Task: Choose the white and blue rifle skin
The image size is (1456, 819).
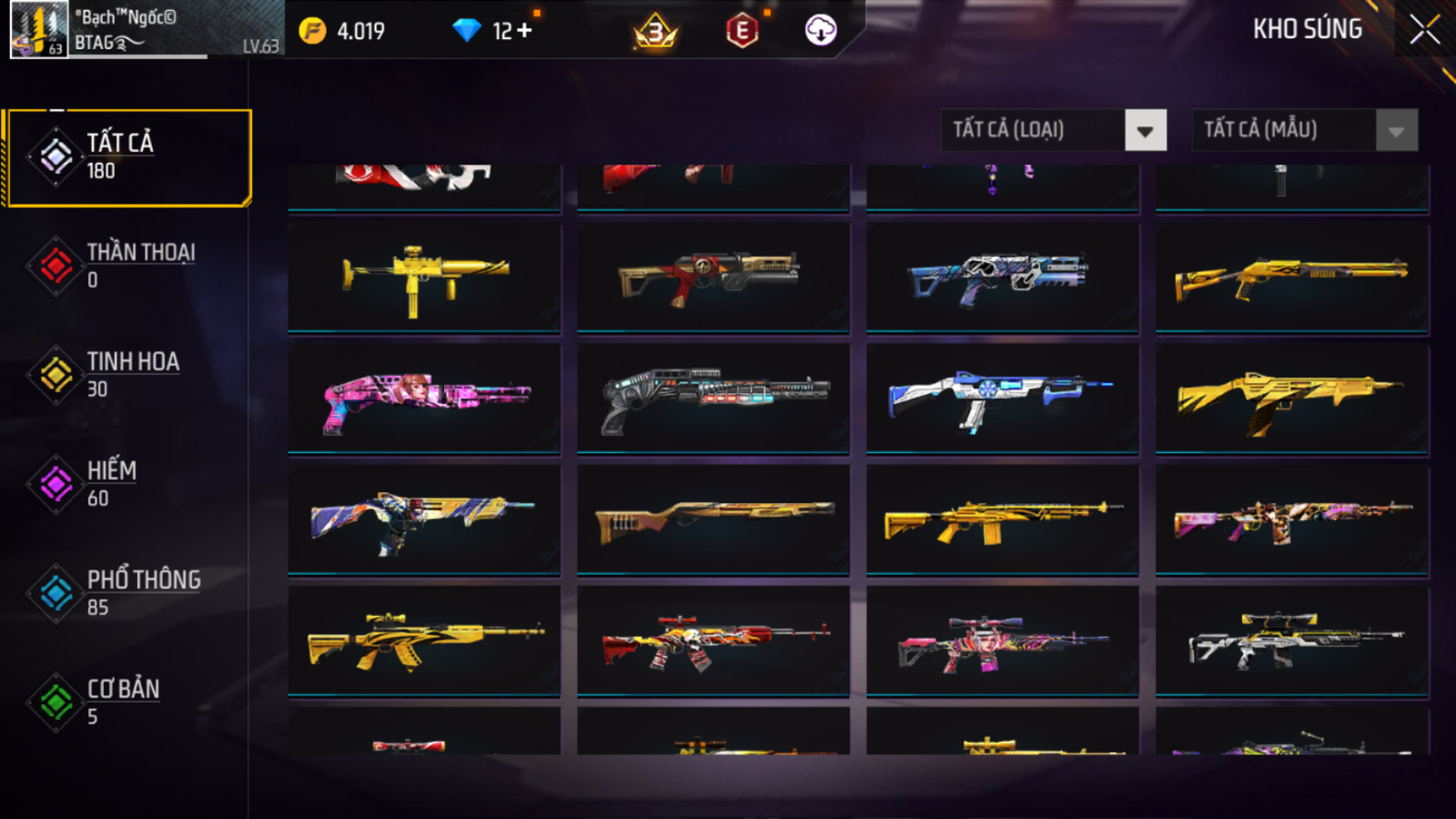Action: coord(1002,398)
